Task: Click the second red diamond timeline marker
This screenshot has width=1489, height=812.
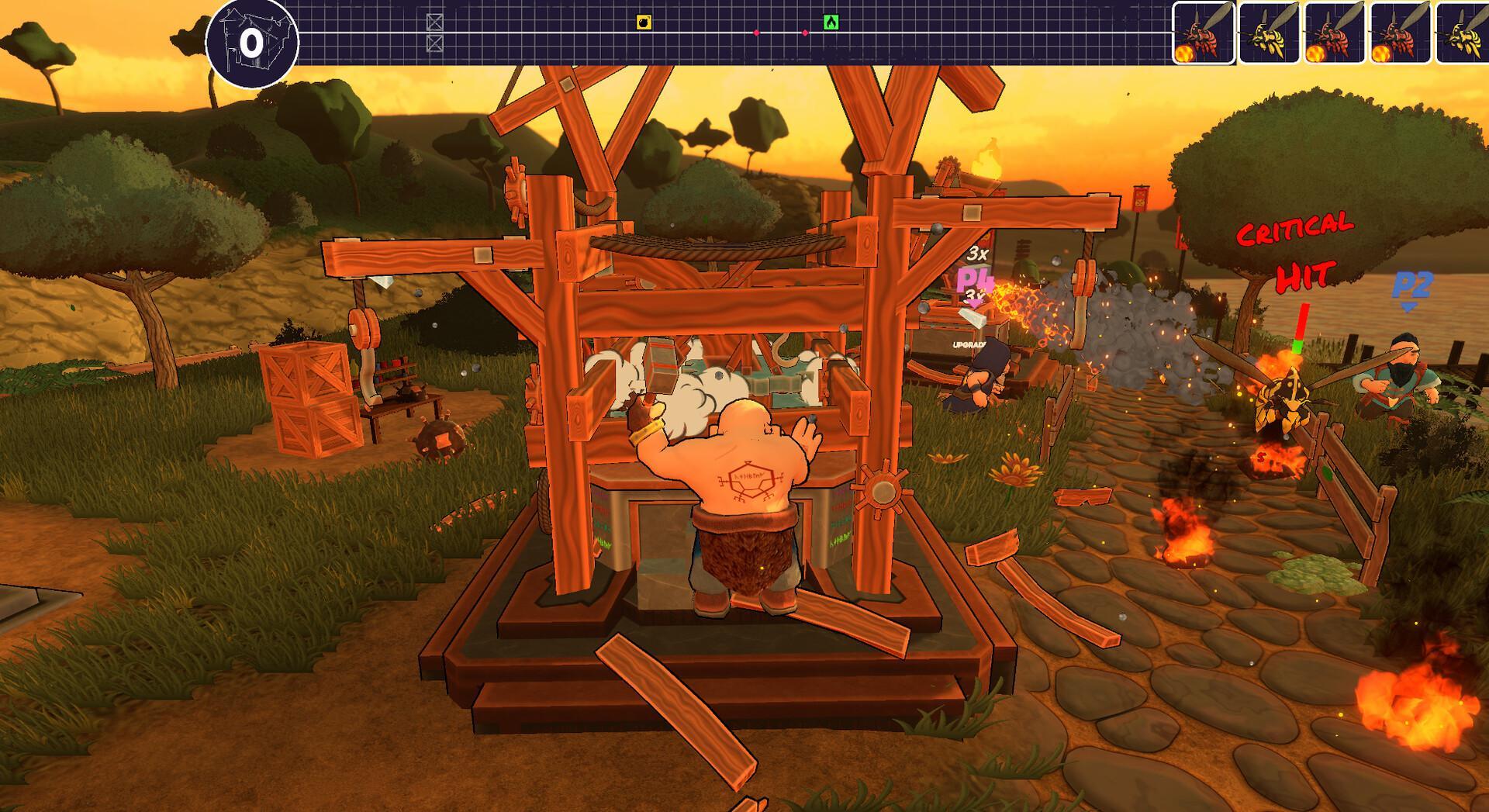Action: [x=803, y=33]
